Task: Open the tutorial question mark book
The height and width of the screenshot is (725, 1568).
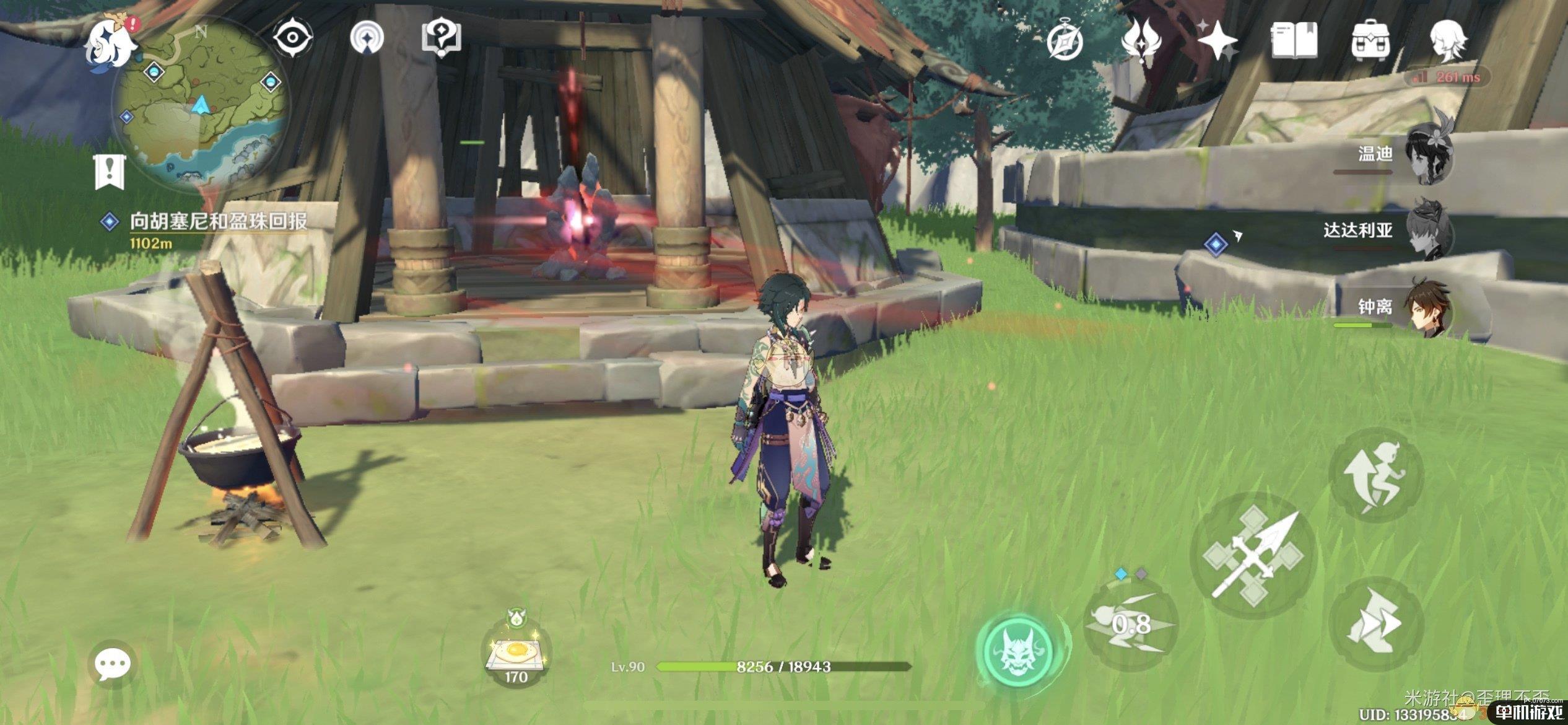Action: [441, 37]
